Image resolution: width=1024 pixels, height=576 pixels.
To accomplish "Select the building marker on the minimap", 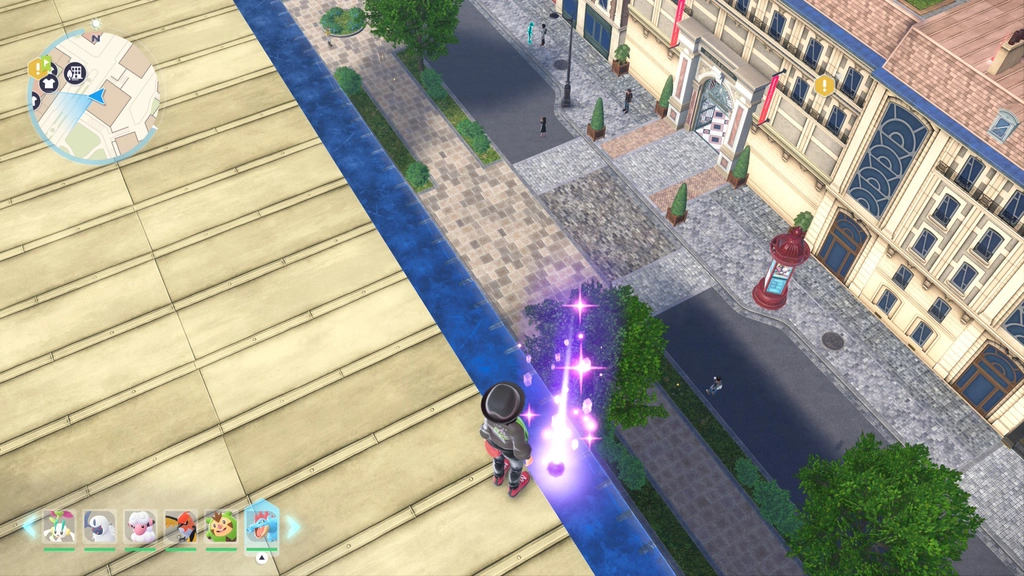I will pos(75,72).
